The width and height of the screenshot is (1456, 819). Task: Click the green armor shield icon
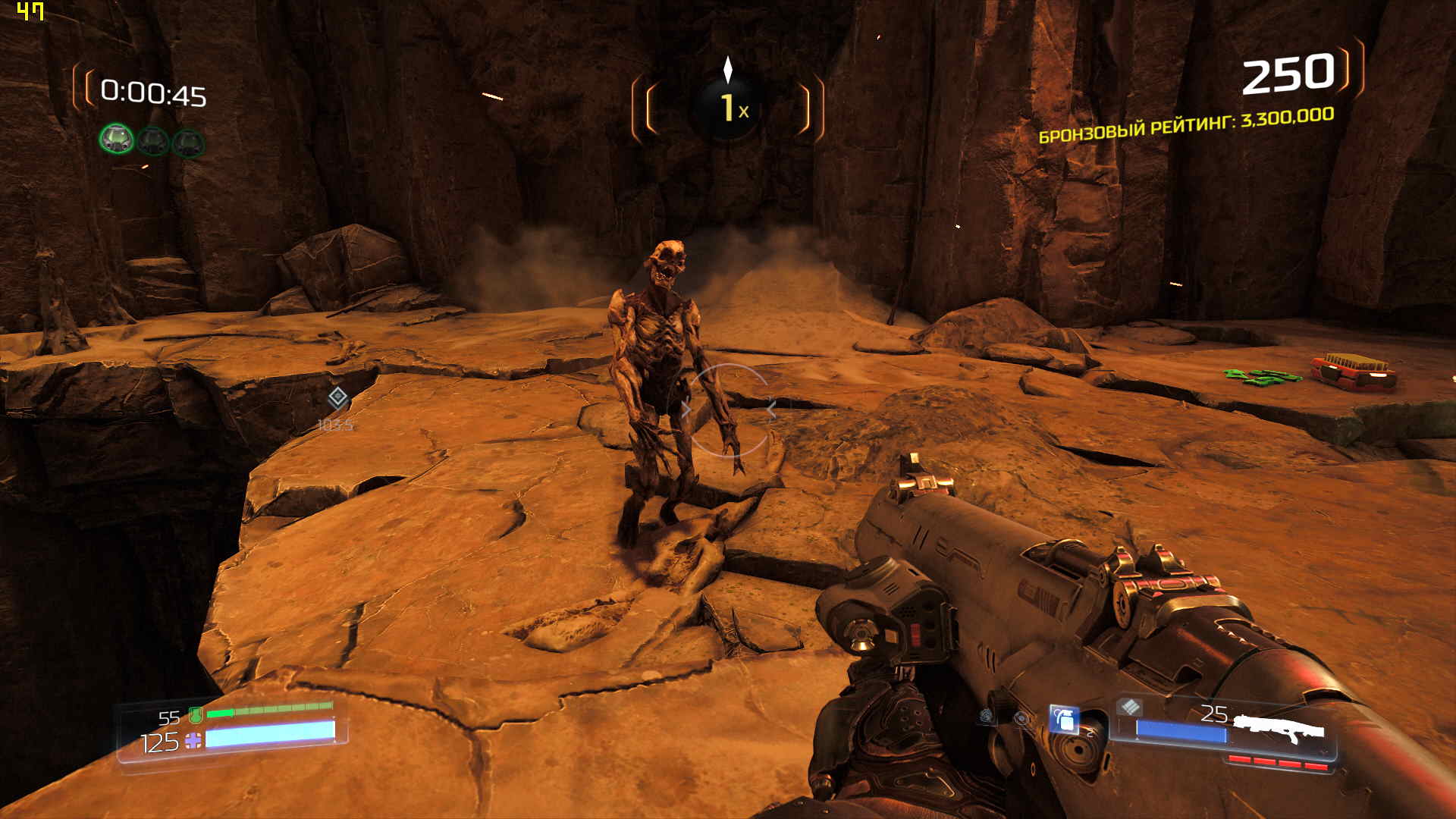(x=196, y=714)
